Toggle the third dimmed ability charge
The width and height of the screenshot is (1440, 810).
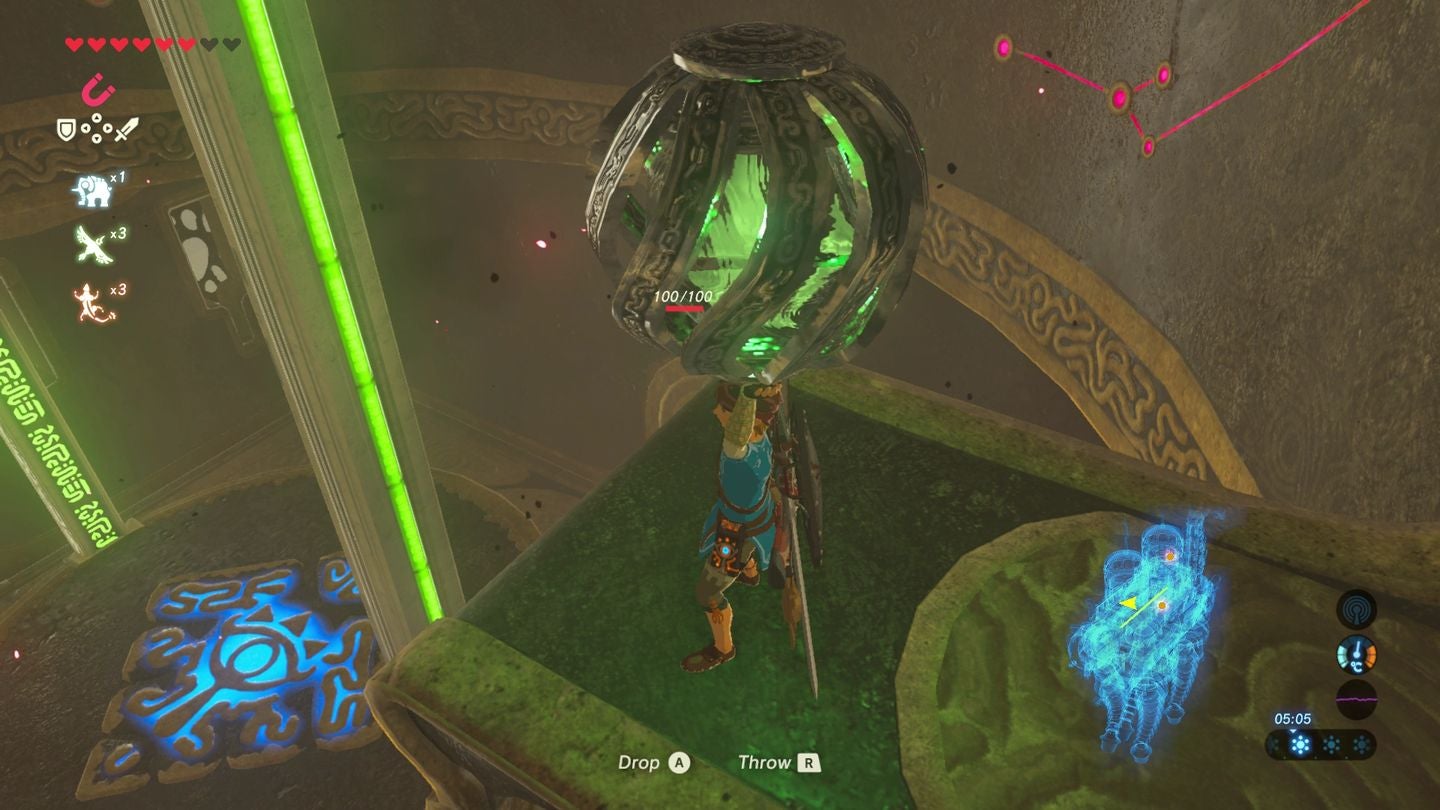click(1362, 744)
